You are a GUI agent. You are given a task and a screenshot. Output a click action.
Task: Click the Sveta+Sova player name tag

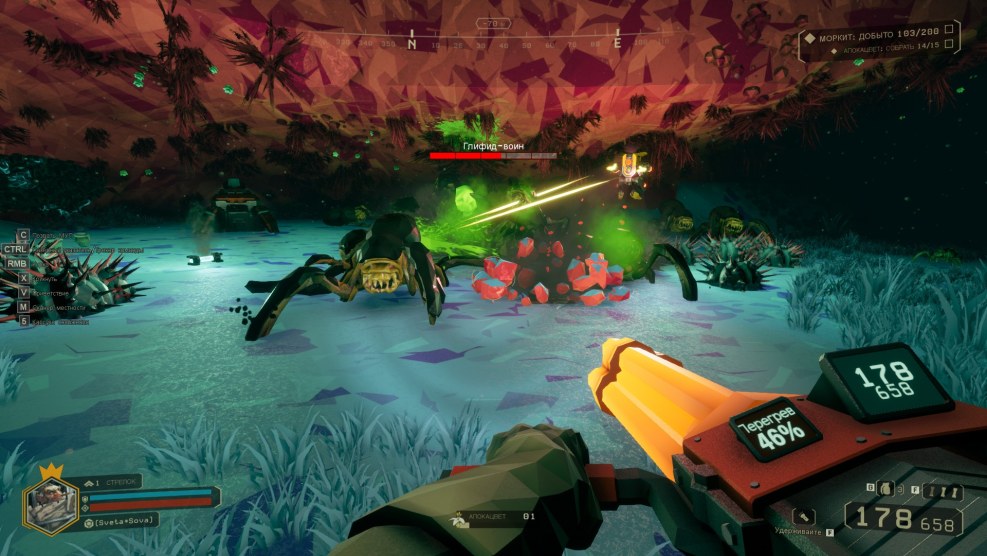(x=125, y=523)
